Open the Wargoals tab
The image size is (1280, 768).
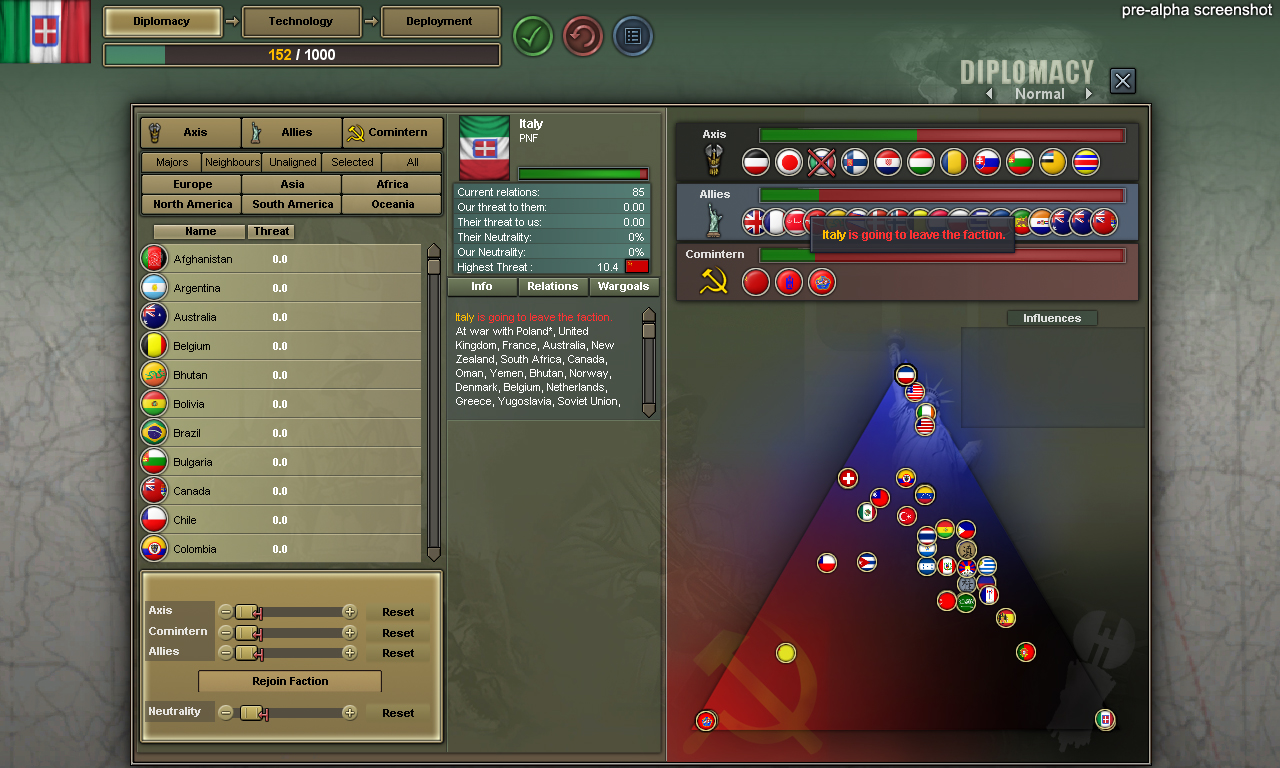623,286
